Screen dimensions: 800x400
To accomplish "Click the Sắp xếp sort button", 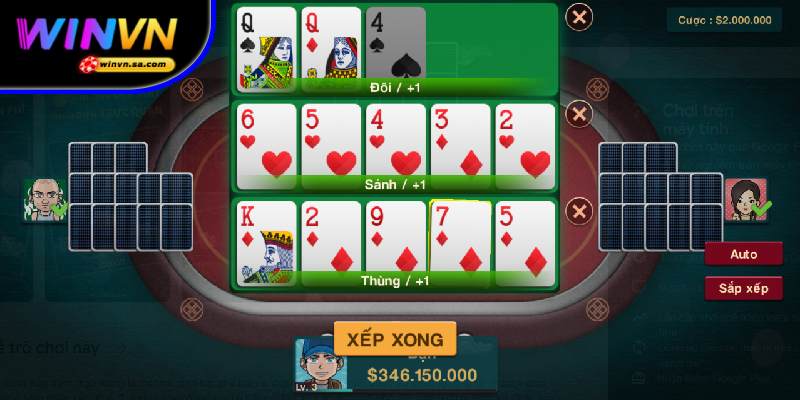I will 743,289.
